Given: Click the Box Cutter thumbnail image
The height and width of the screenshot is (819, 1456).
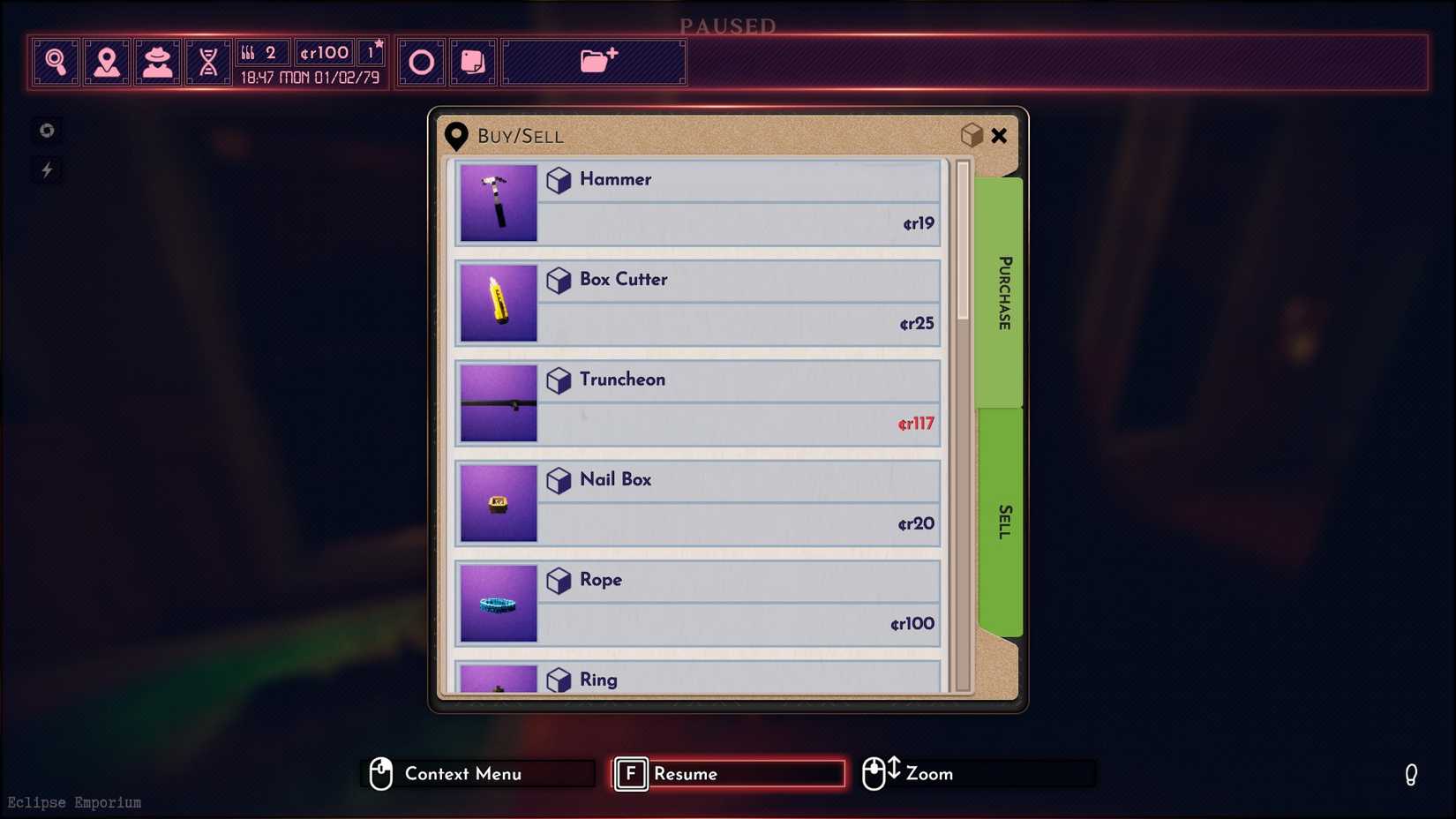Looking at the screenshot, I should [499, 304].
